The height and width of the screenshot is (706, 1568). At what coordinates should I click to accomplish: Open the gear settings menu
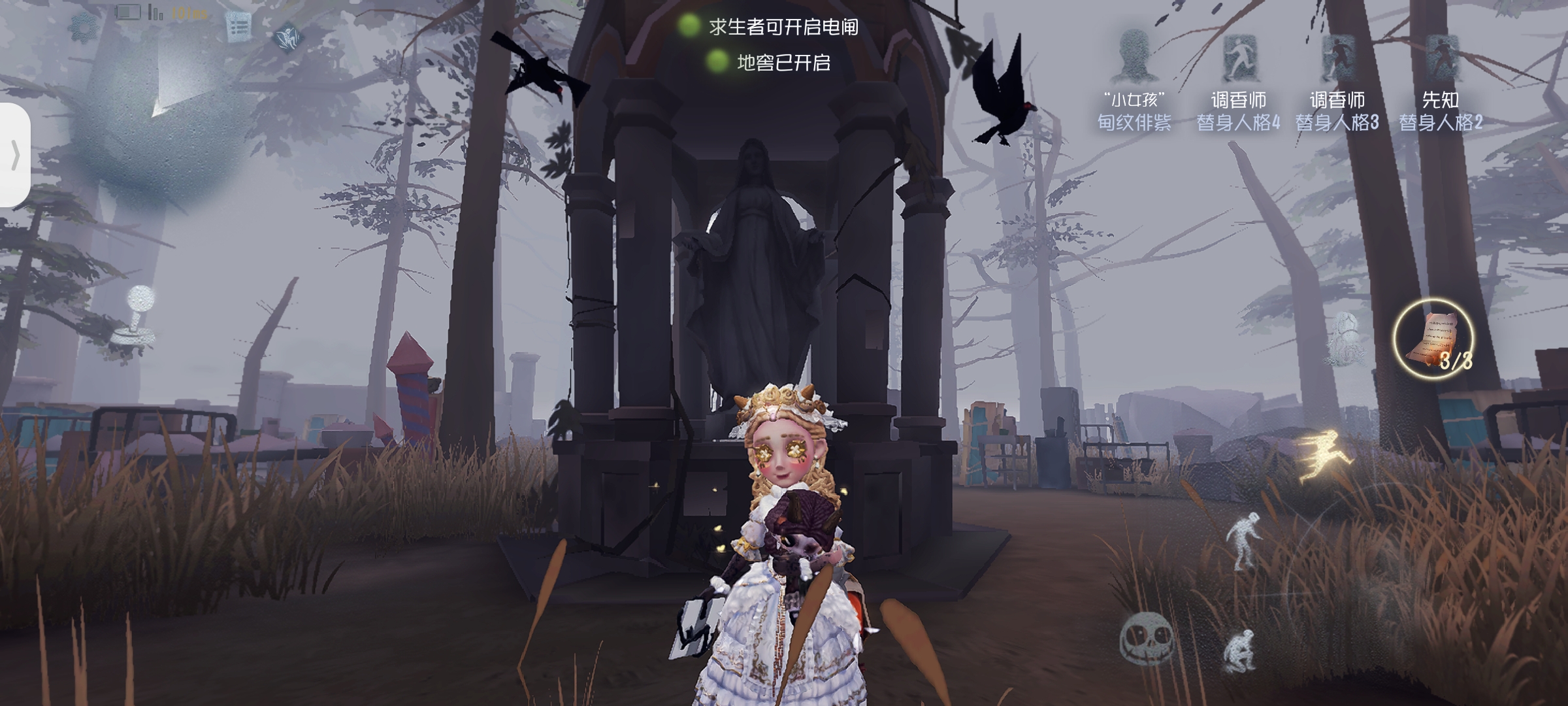point(84,27)
